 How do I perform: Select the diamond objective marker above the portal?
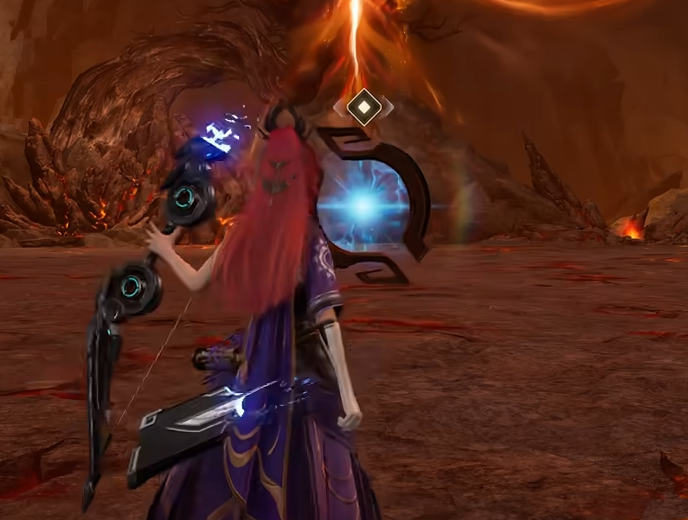[364, 106]
